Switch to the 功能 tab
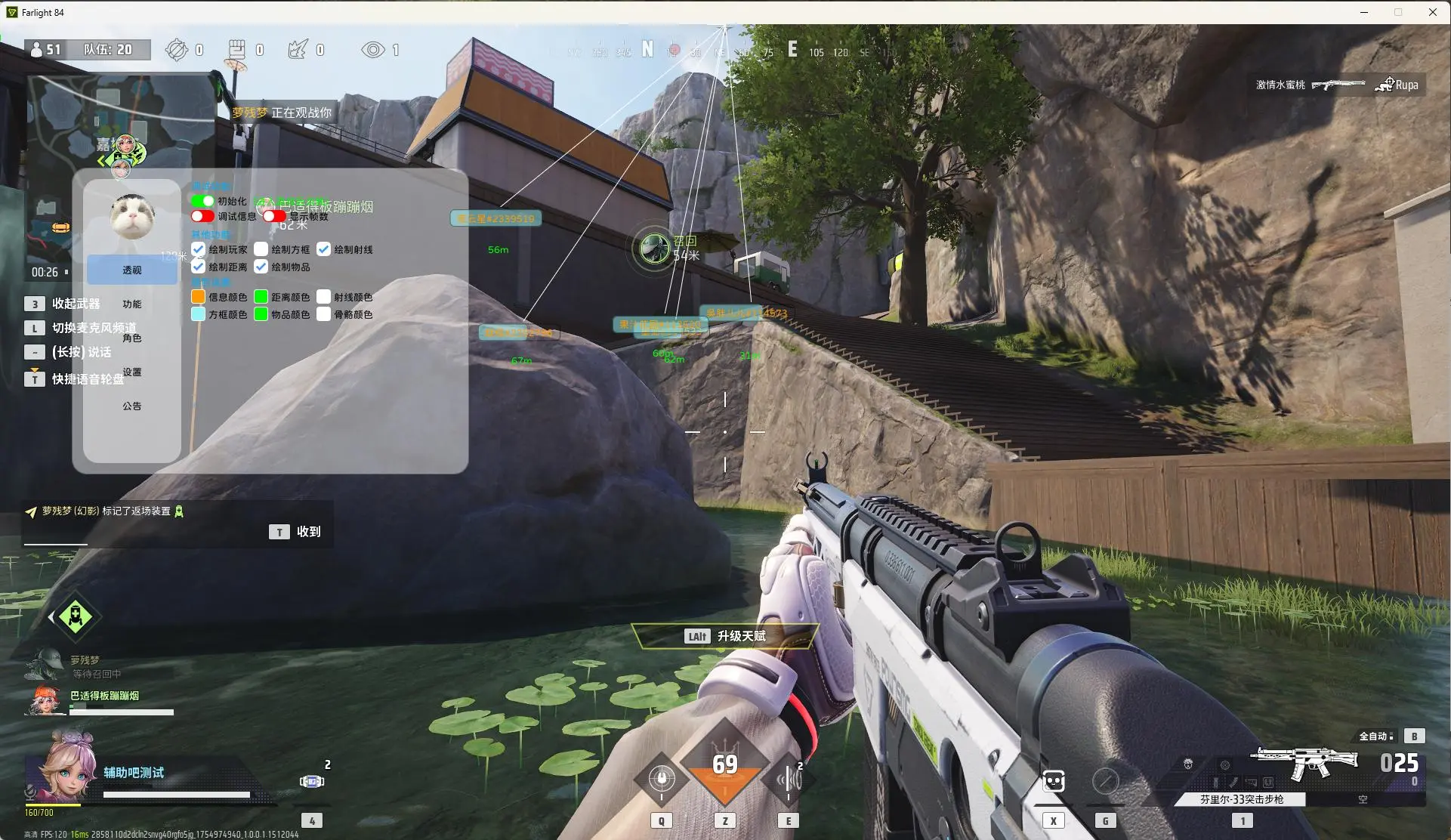The width and height of the screenshot is (1451, 840). point(132,303)
